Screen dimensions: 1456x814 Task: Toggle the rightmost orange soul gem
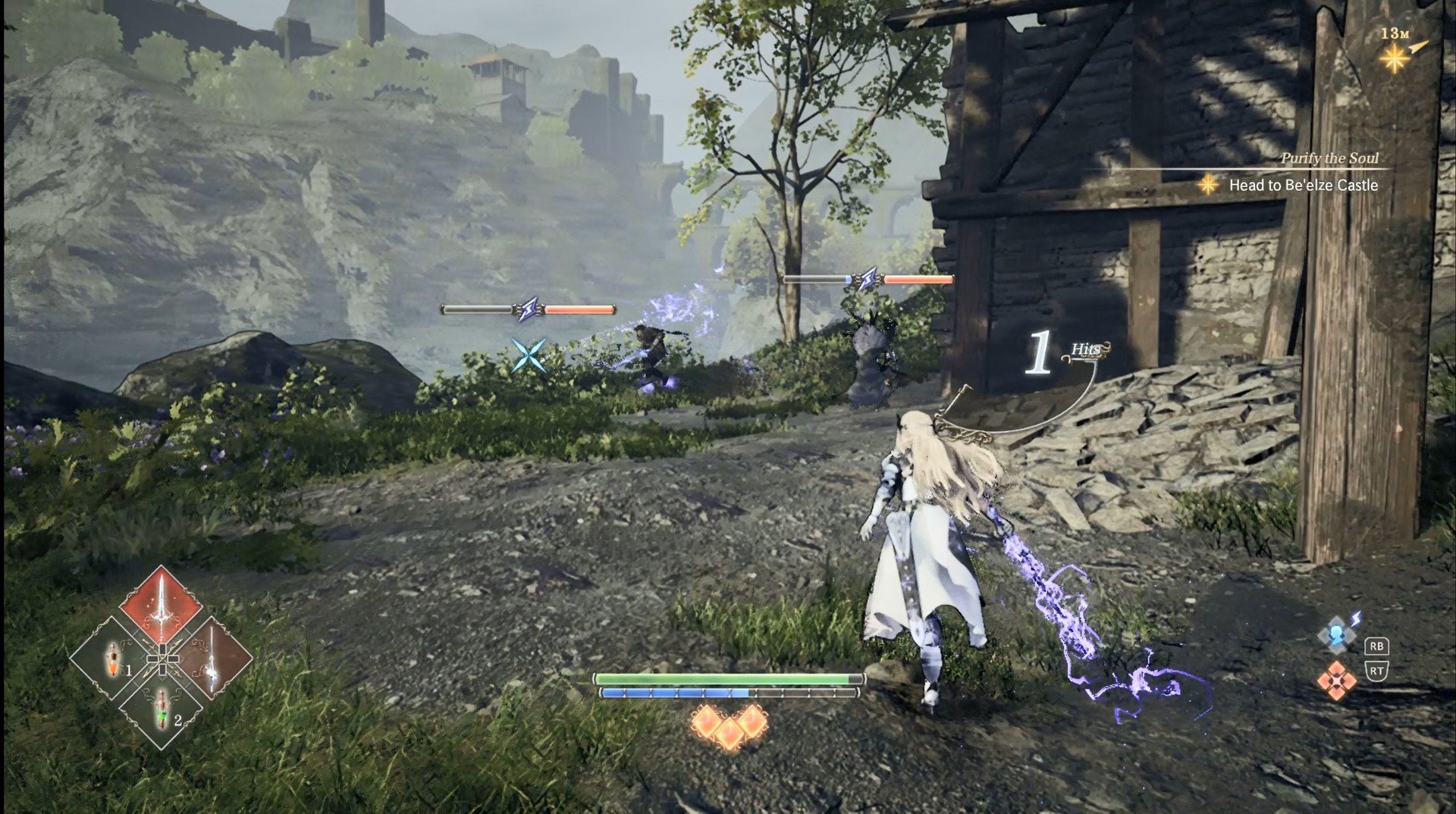tap(752, 722)
